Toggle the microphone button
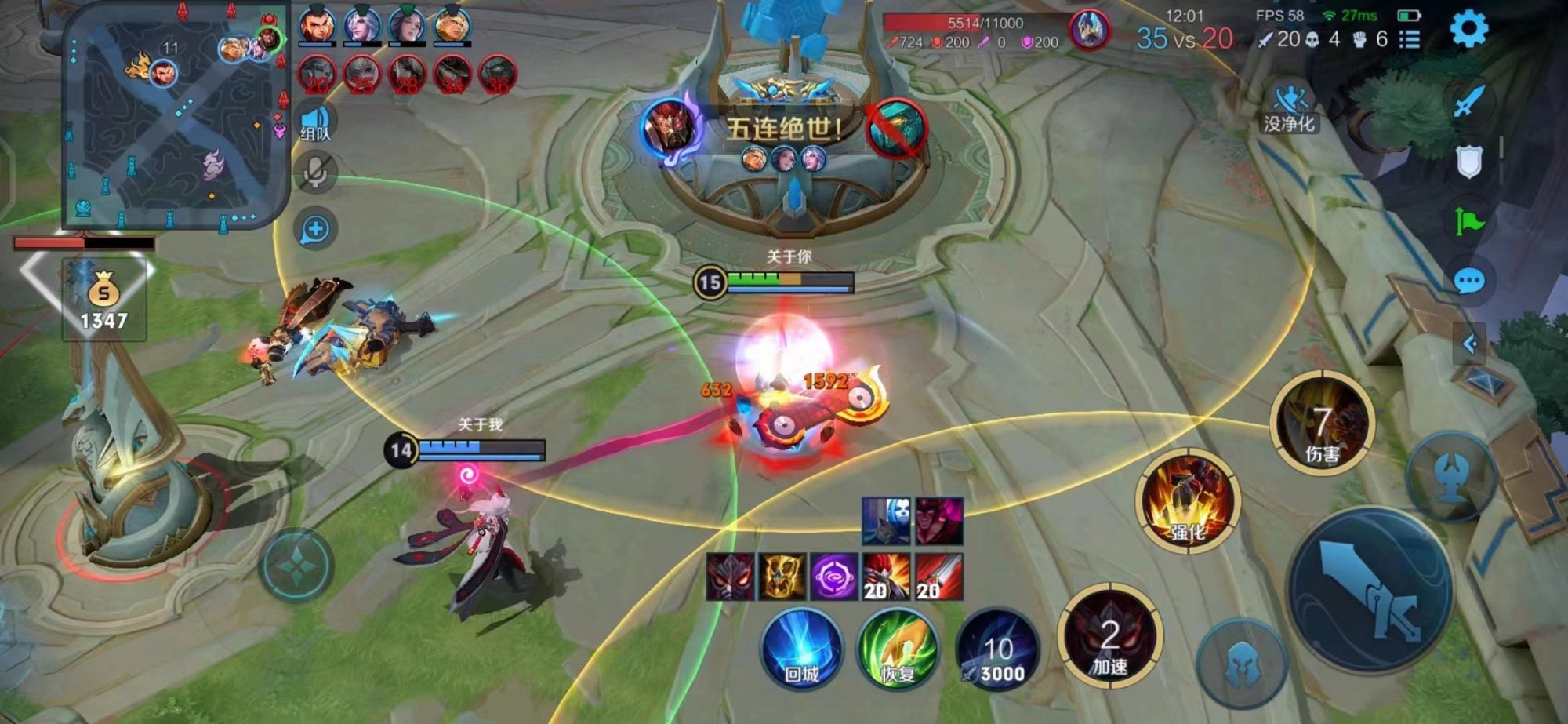Viewport: 1568px width, 724px height. (315, 173)
